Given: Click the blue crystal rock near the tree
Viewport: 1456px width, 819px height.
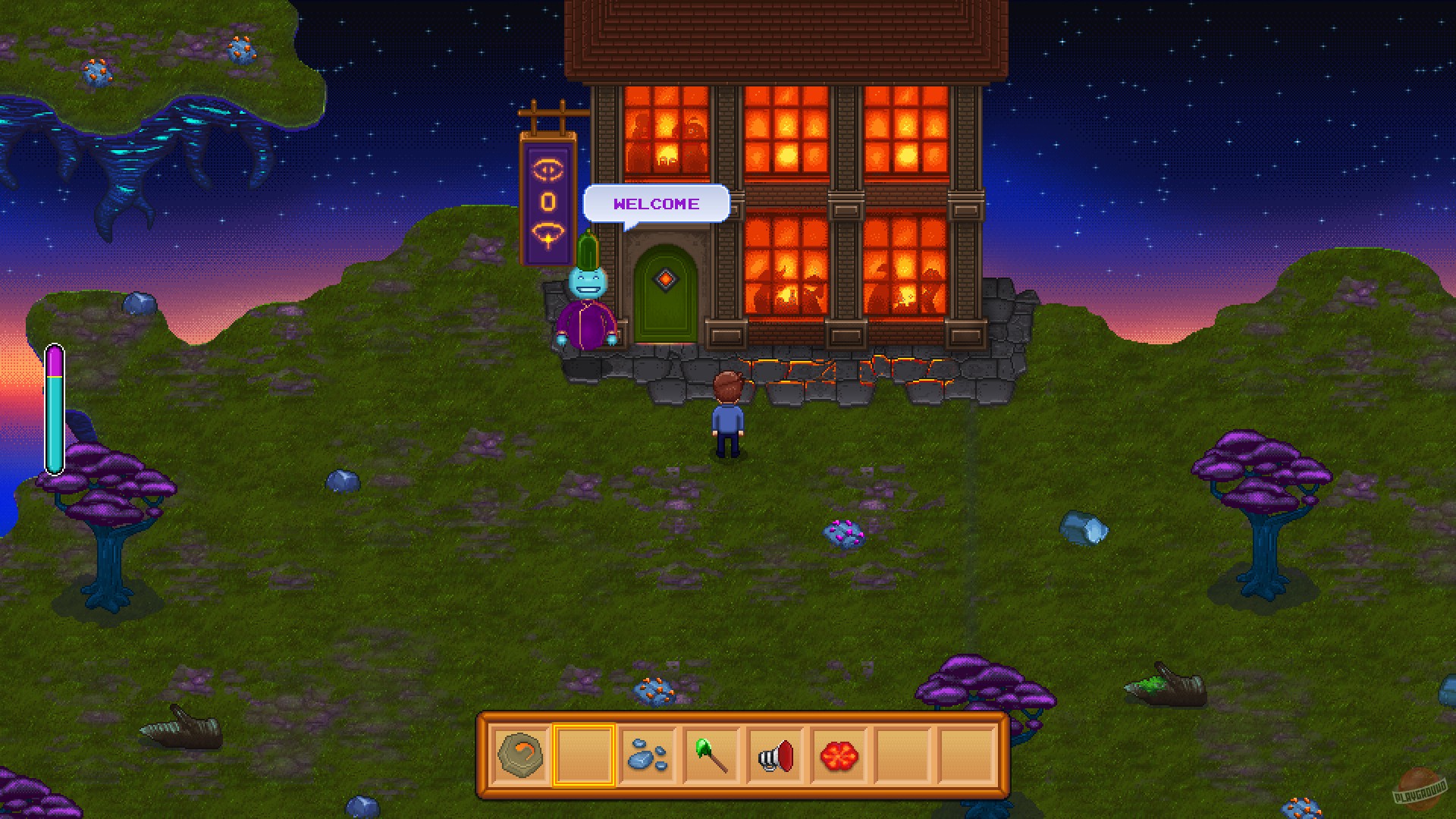Looking at the screenshot, I should [1086, 527].
